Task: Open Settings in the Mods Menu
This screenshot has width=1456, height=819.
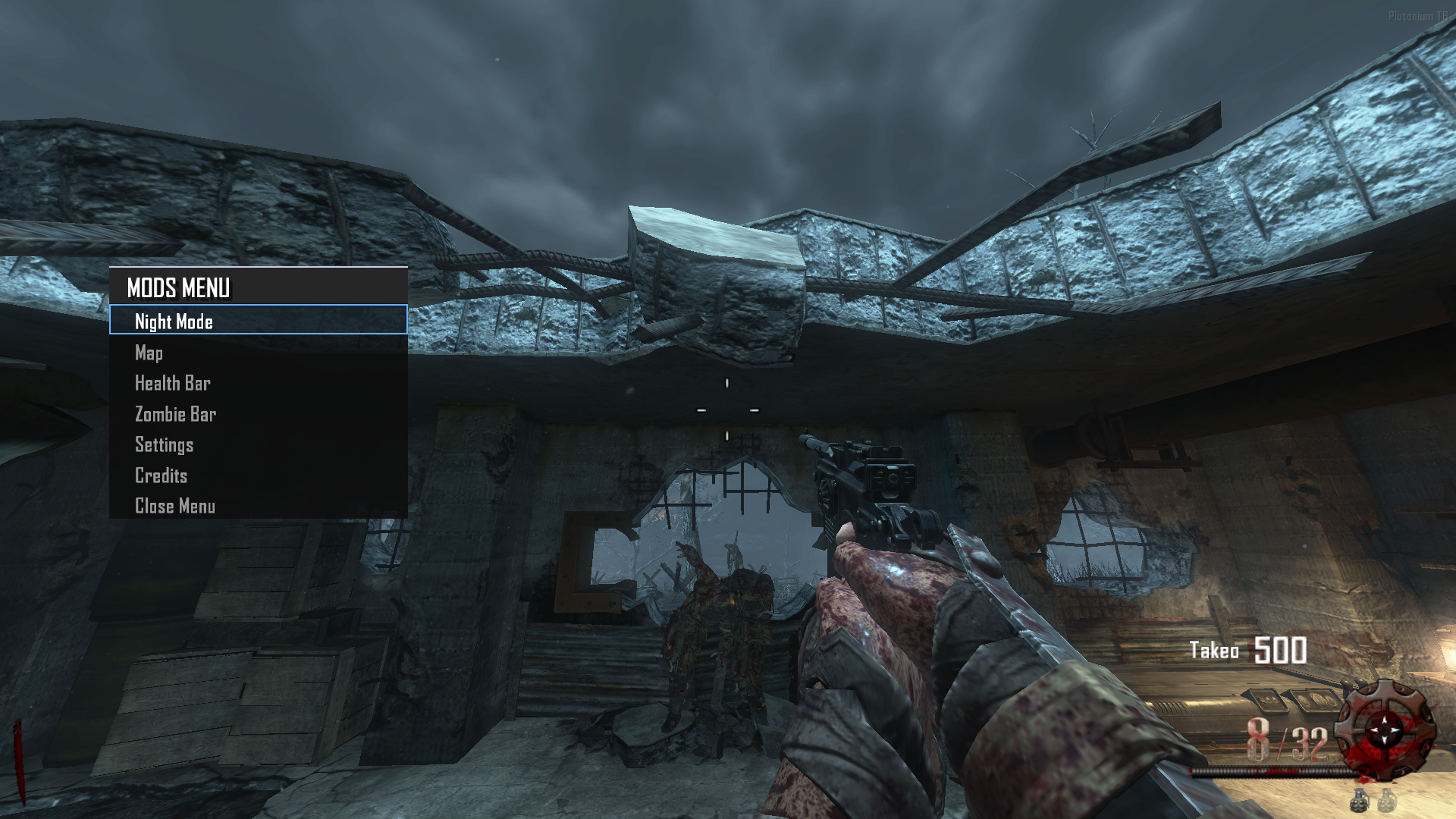Action: (x=165, y=444)
